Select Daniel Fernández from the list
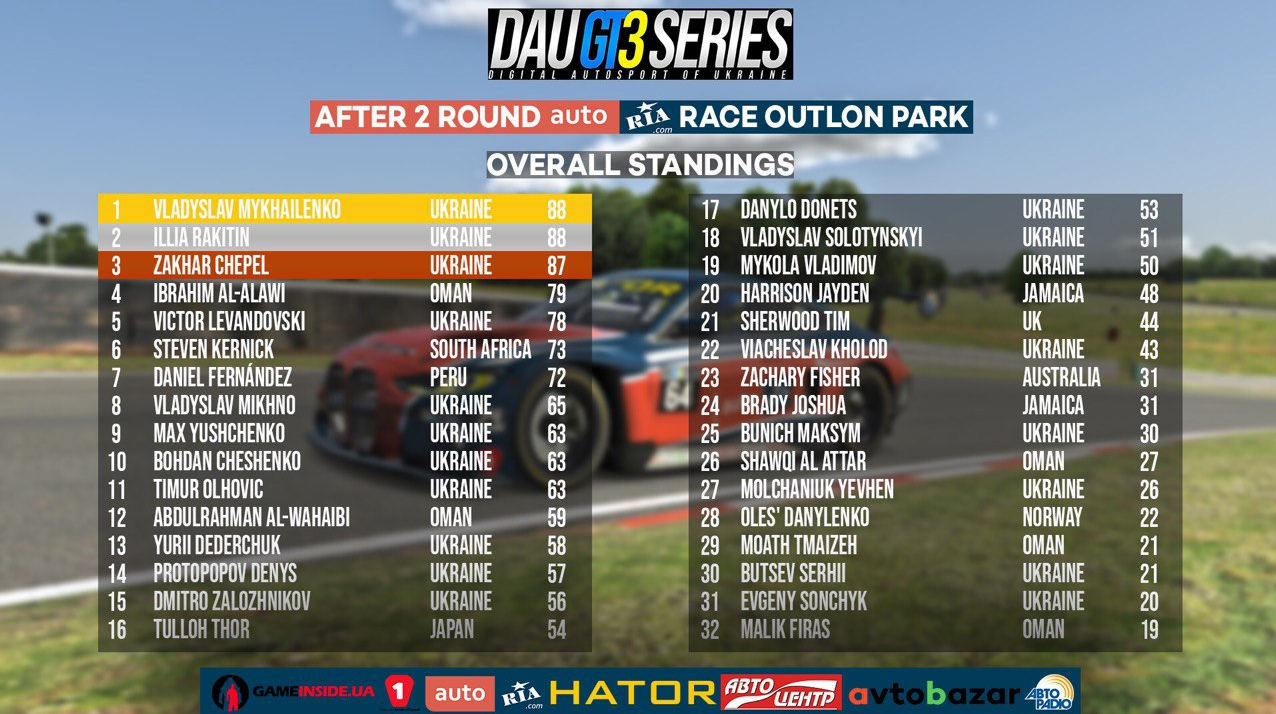 [x=344, y=377]
